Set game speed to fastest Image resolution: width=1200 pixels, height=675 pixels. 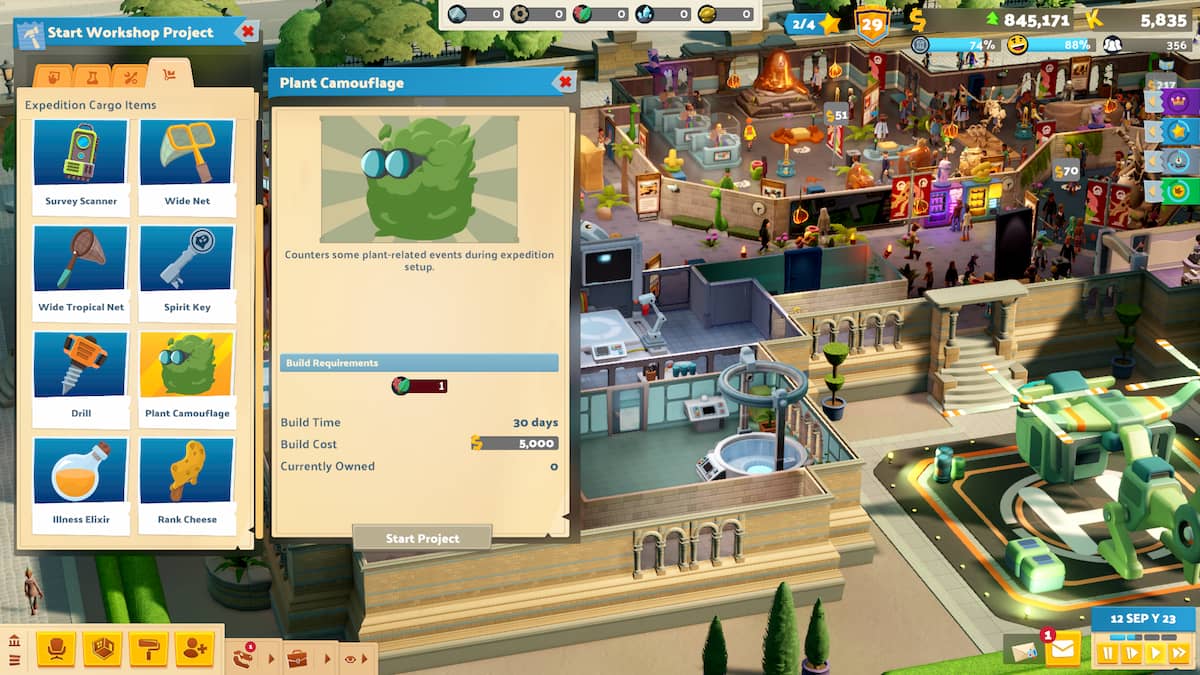tap(1178, 653)
